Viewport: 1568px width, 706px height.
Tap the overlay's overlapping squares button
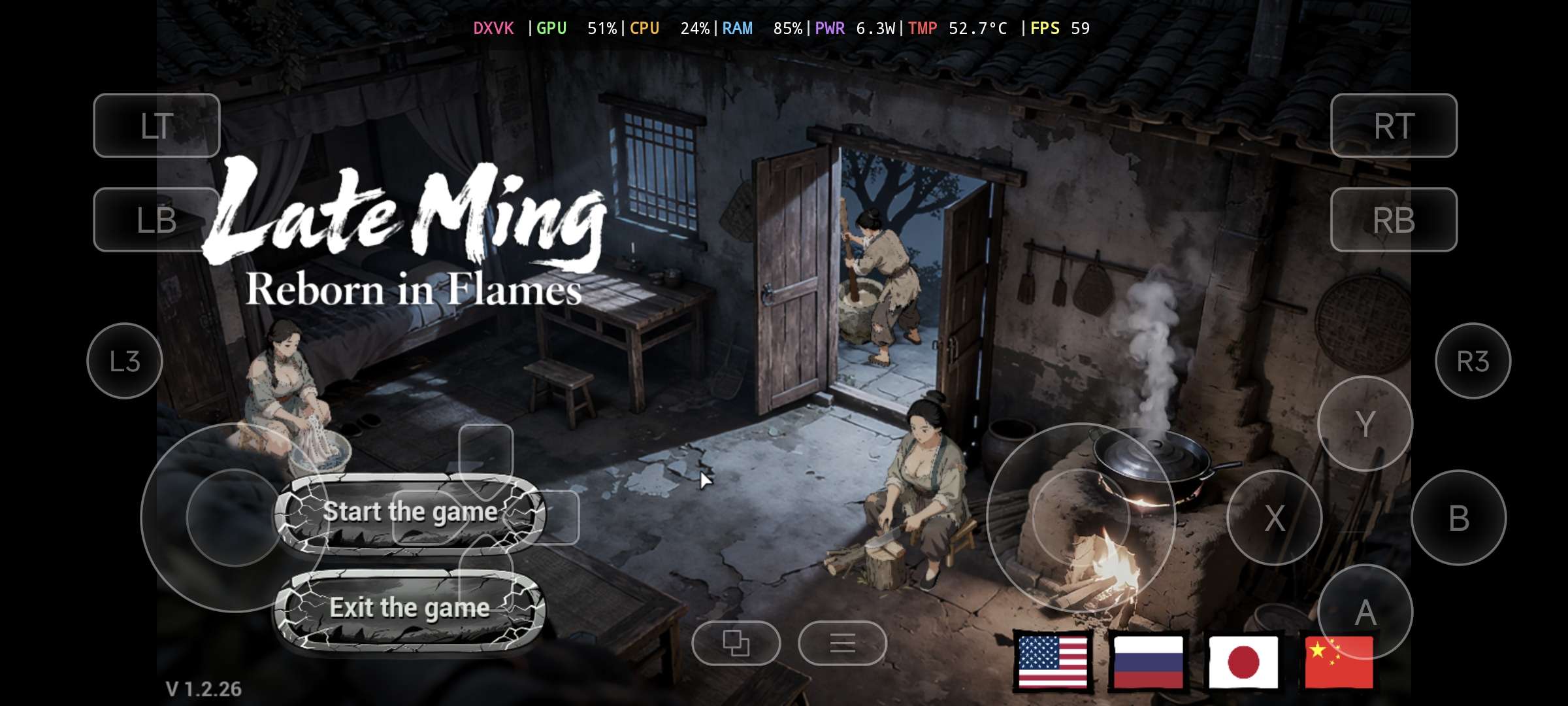tap(736, 643)
